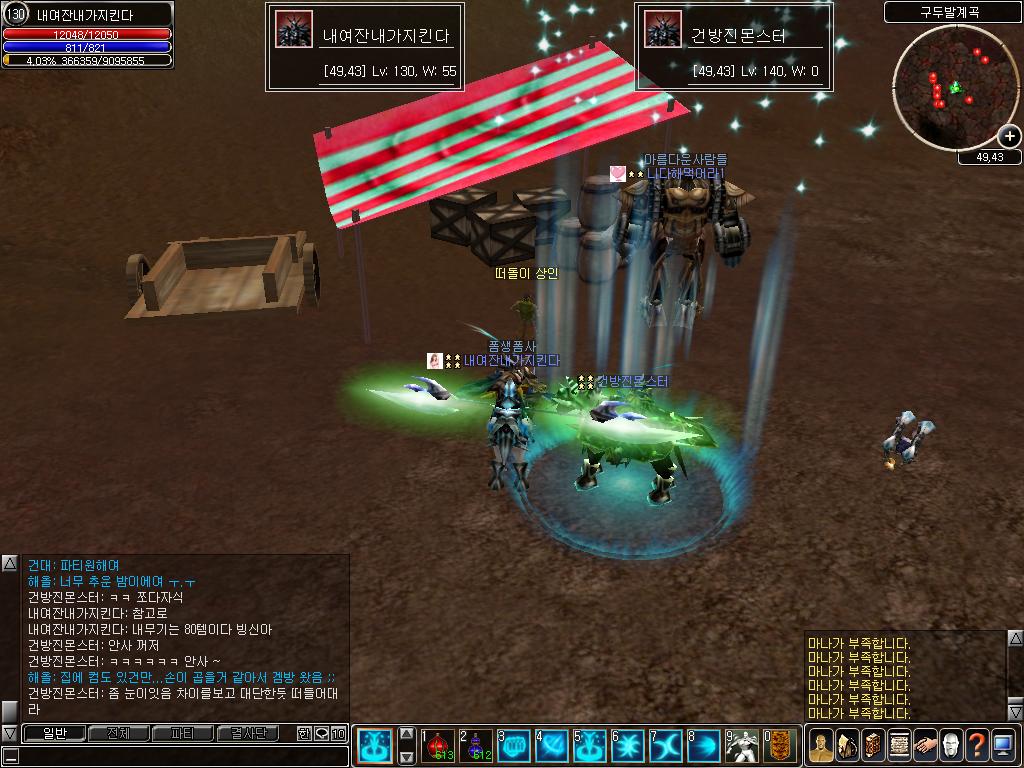Click the speech bubble chat button
1024x768 pixels.
click(x=321, y=734)
